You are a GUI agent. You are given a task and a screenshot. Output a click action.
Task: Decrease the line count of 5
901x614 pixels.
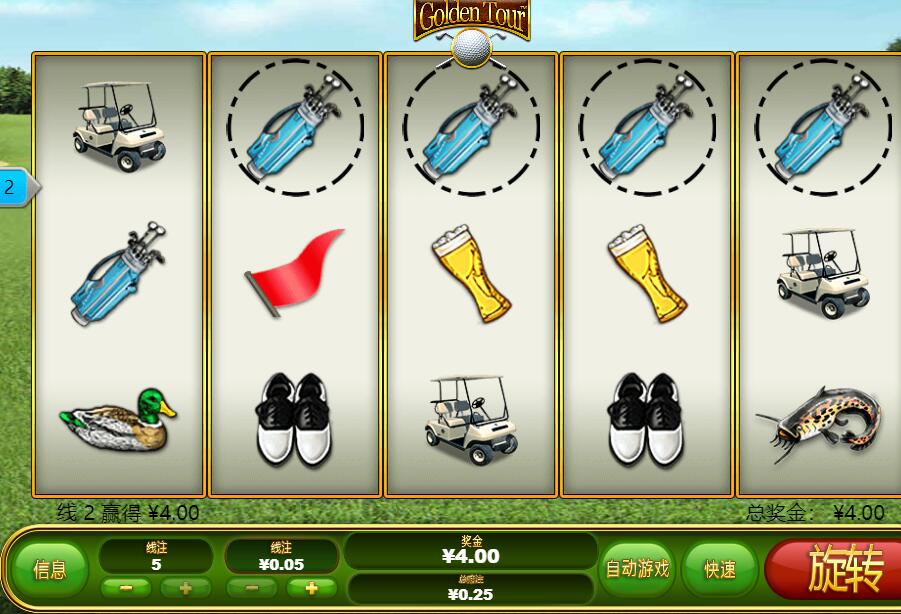pos(126,588)
